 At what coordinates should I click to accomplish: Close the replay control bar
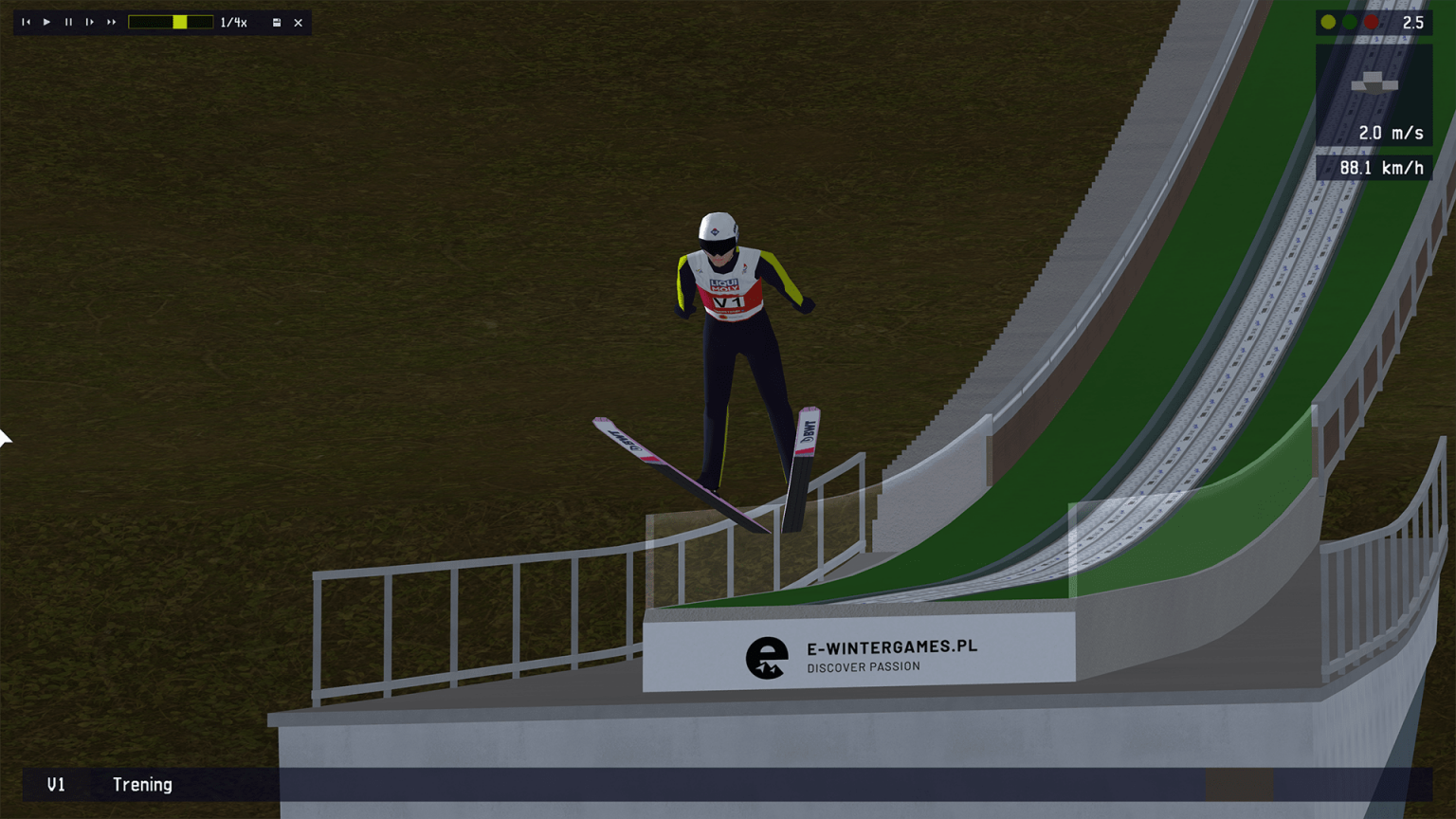(298, 22)
